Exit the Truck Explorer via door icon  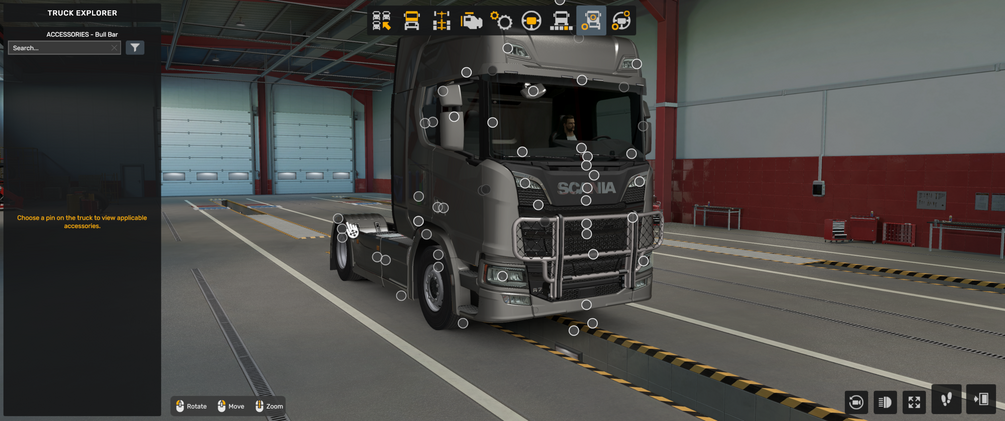click(981, 399)
